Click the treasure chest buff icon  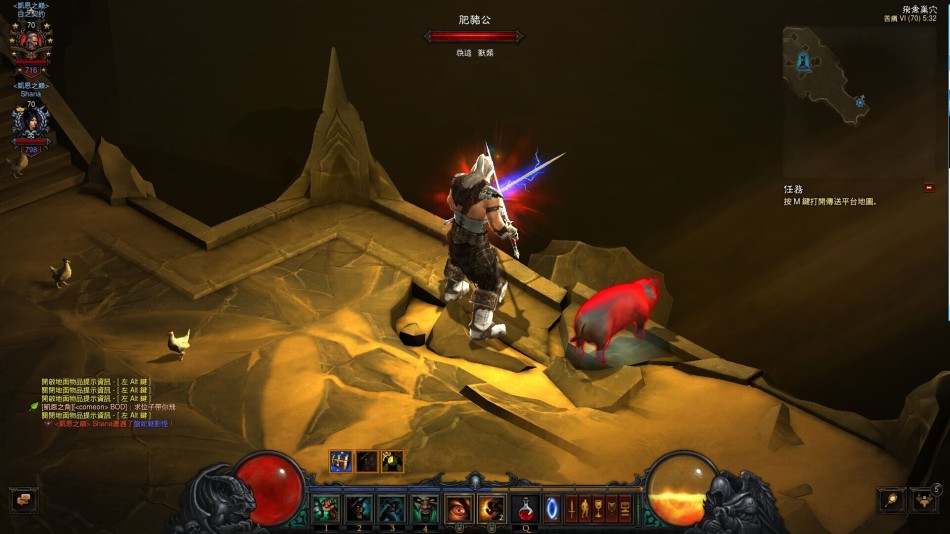[341, 461]
